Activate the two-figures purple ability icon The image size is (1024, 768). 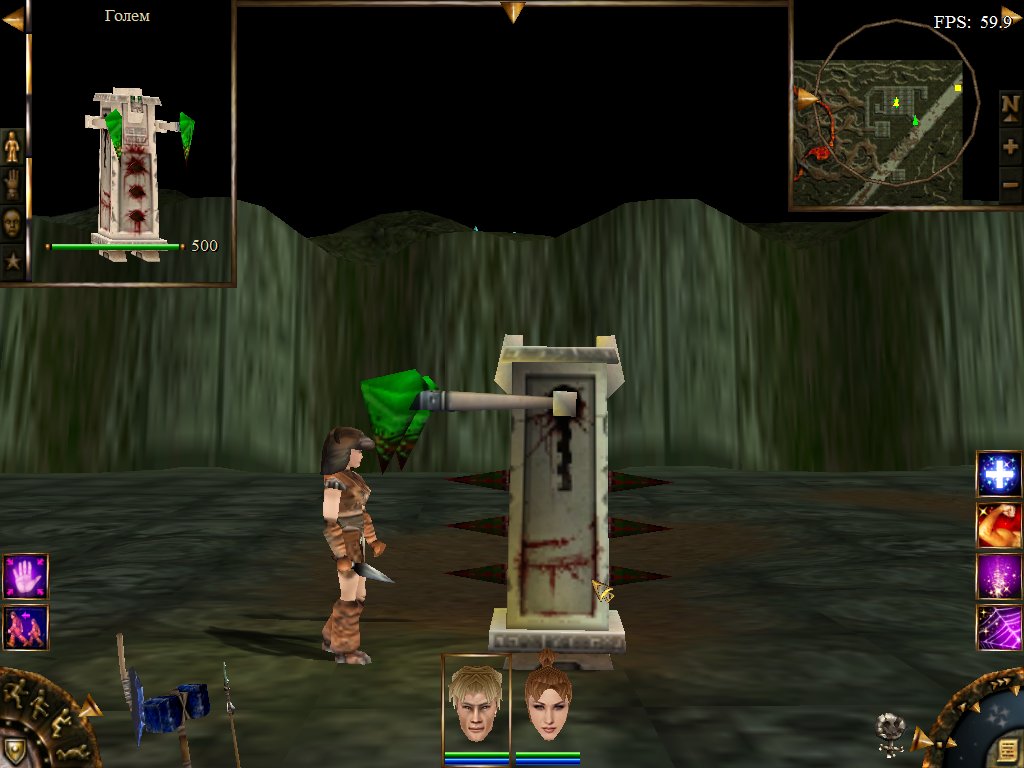pyautogui.click(x=25, y=627)
